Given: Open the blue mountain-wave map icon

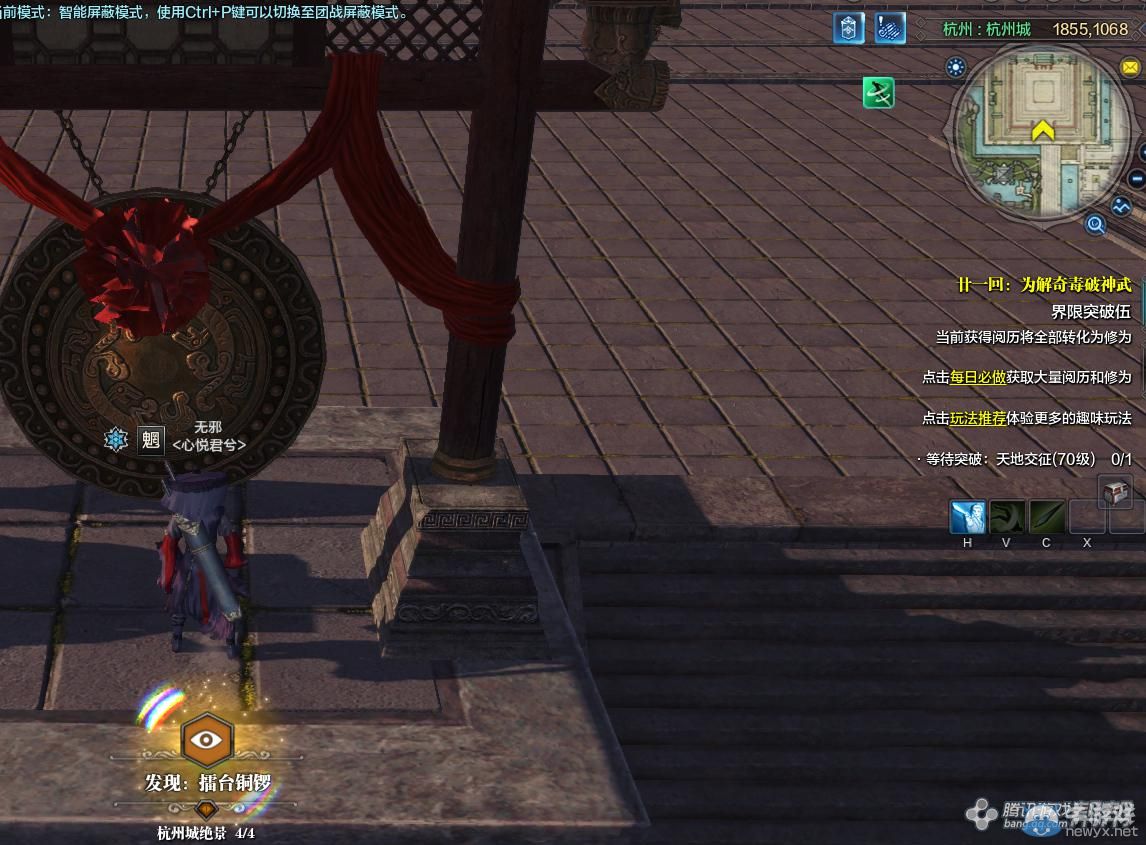Looking at the screenshot, I should point(1122,207).
